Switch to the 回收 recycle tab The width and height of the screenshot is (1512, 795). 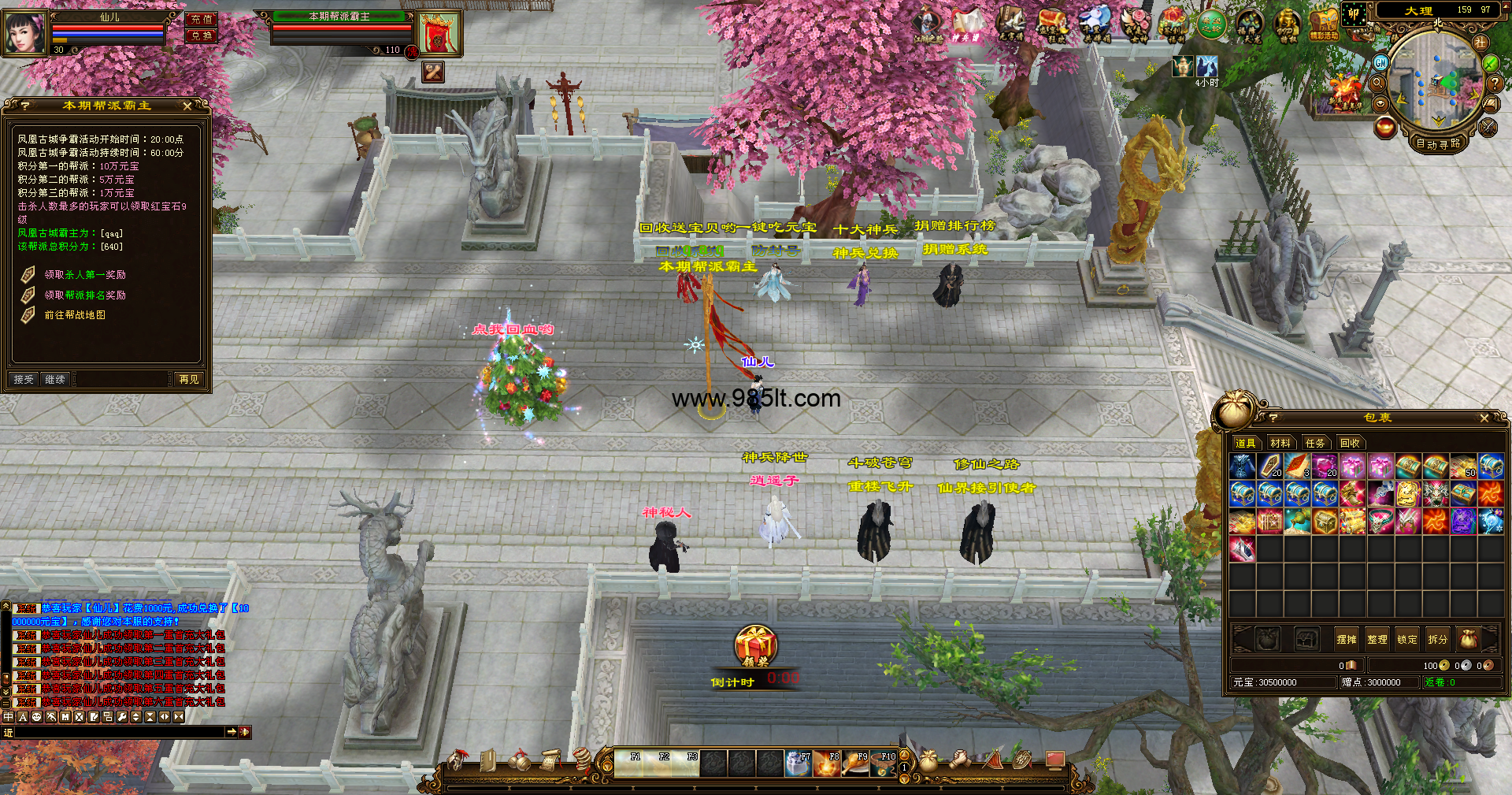[x=1350, y=444]
